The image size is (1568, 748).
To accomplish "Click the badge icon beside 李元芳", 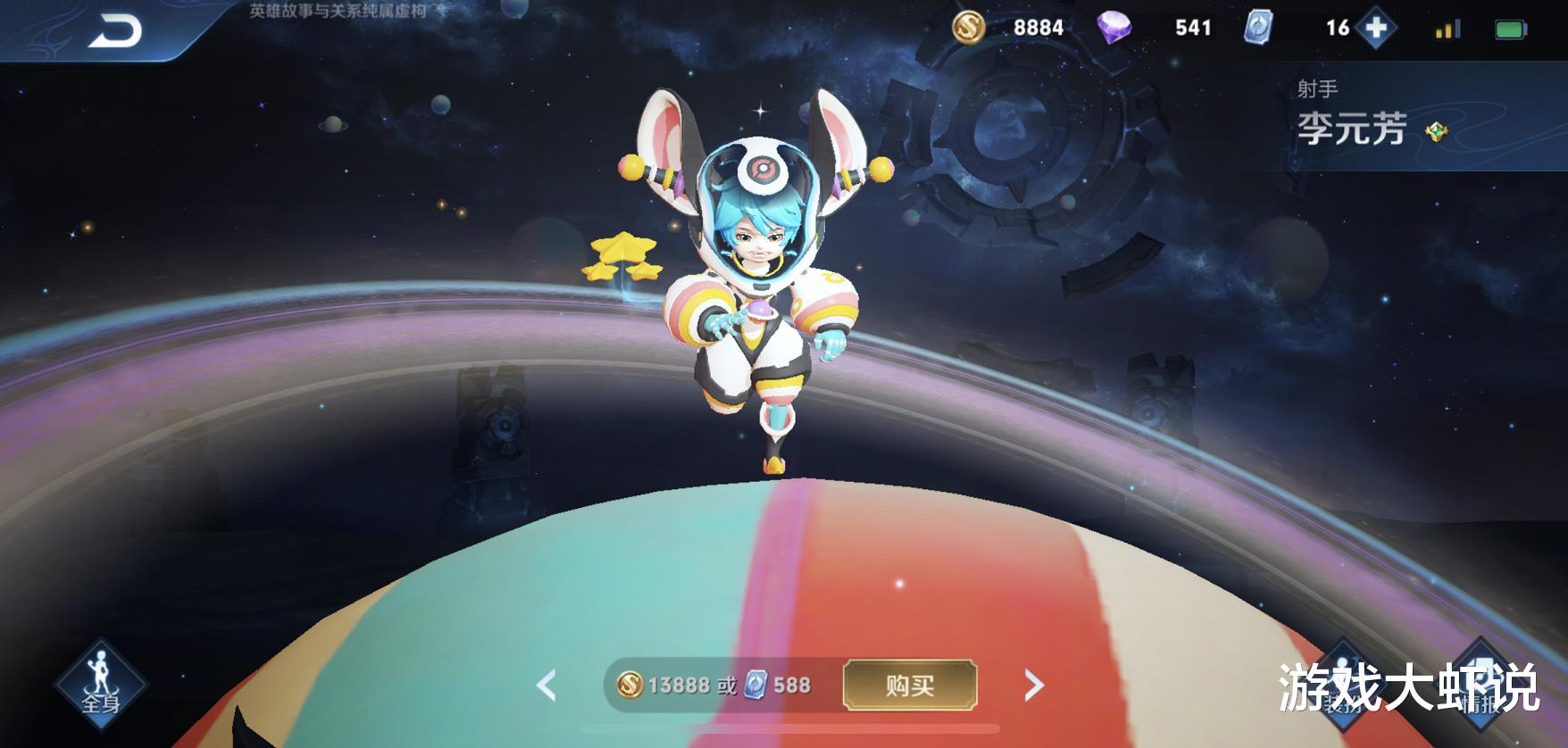I will [x=1436, y=130].
